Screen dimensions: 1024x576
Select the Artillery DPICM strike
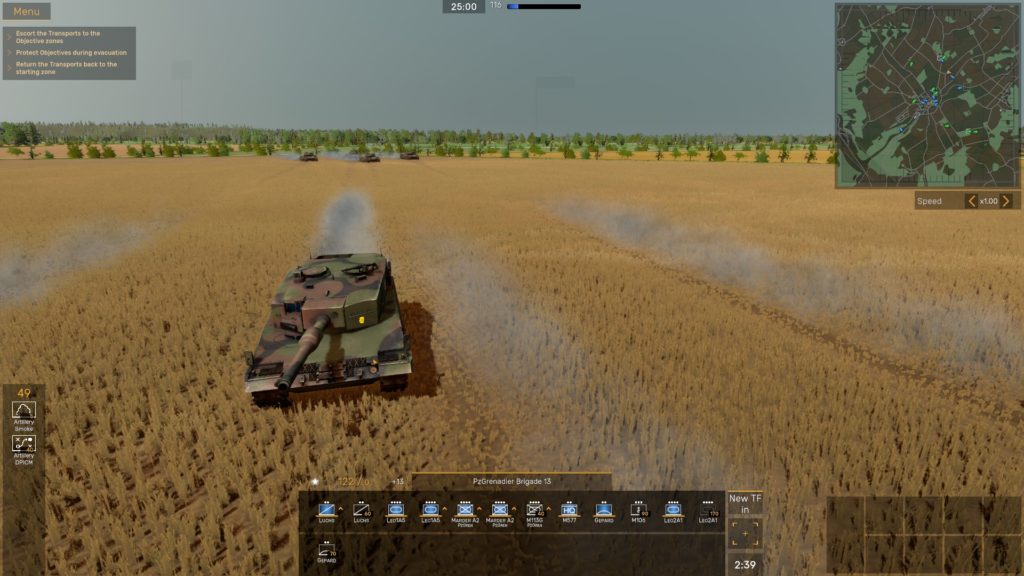[24, 447]
